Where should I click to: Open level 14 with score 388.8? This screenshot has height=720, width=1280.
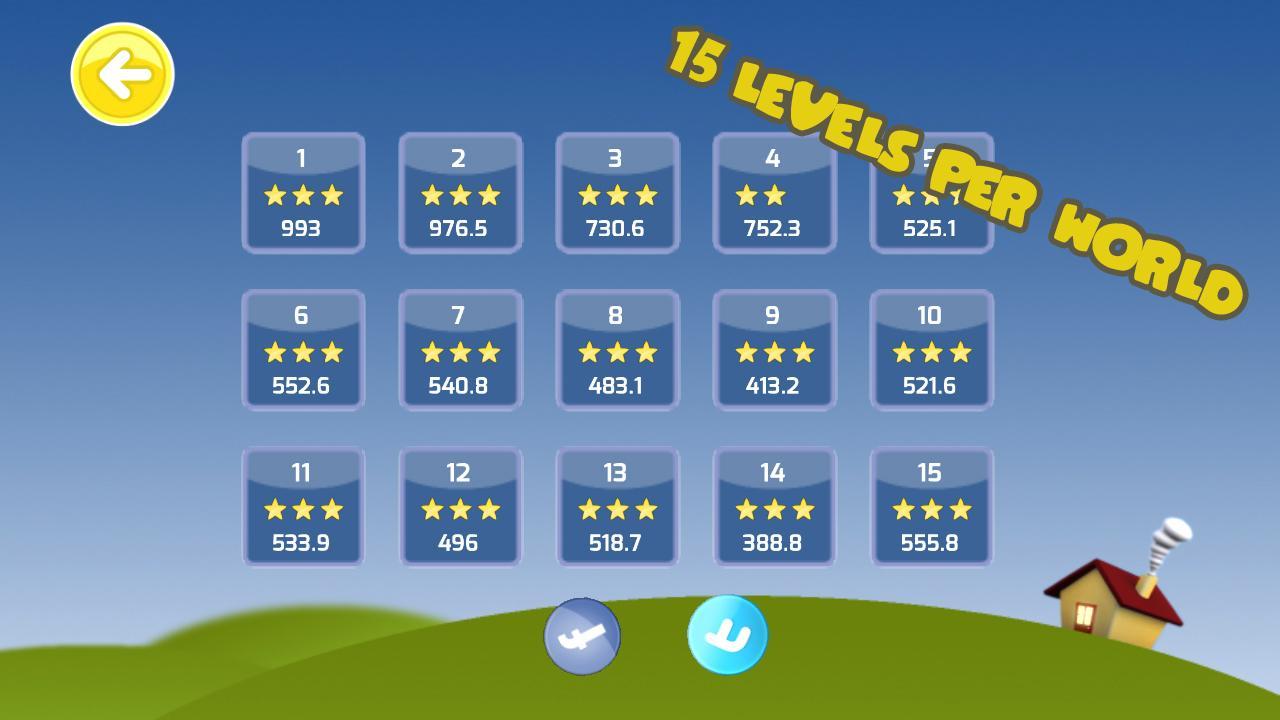click(774, 507)
